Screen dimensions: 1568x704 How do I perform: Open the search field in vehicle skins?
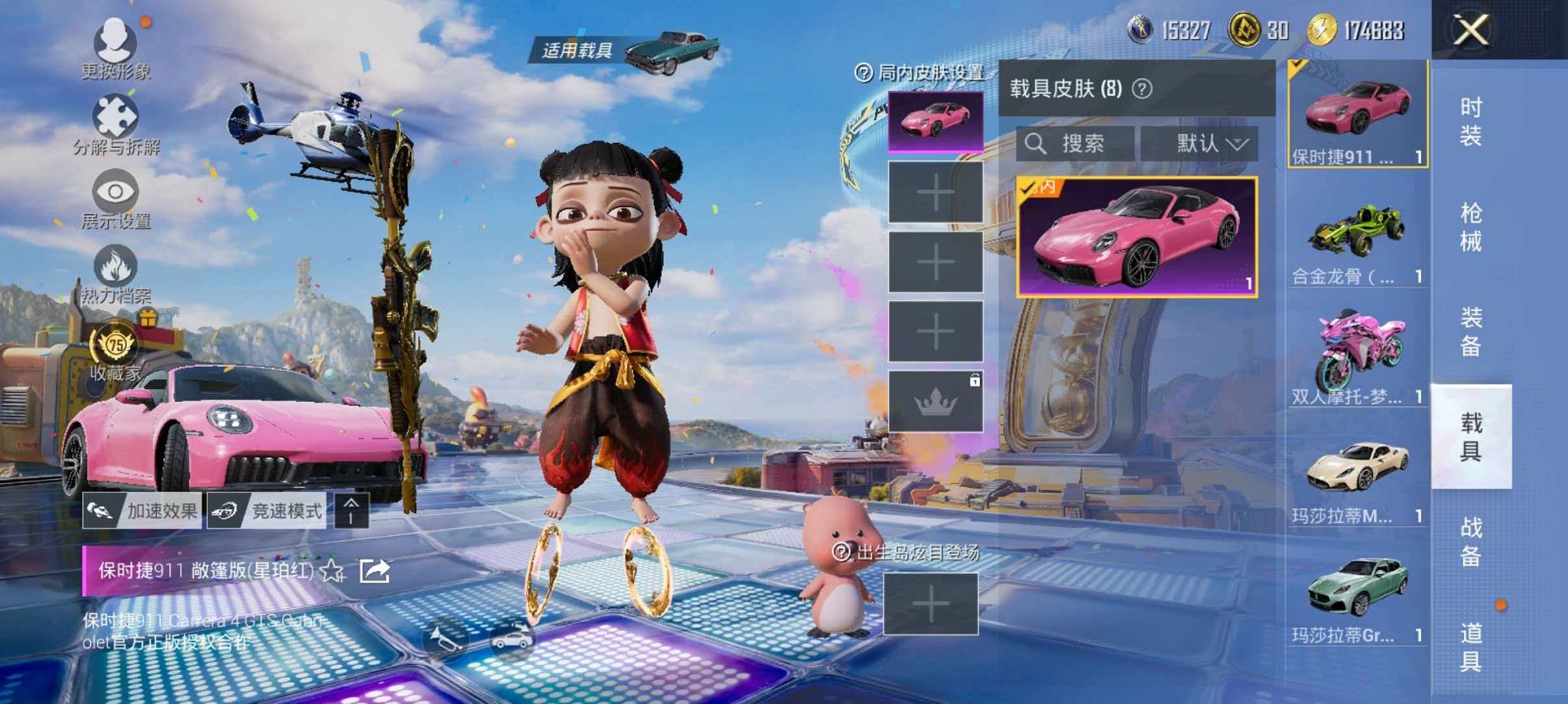click(x=1075, y=144)
